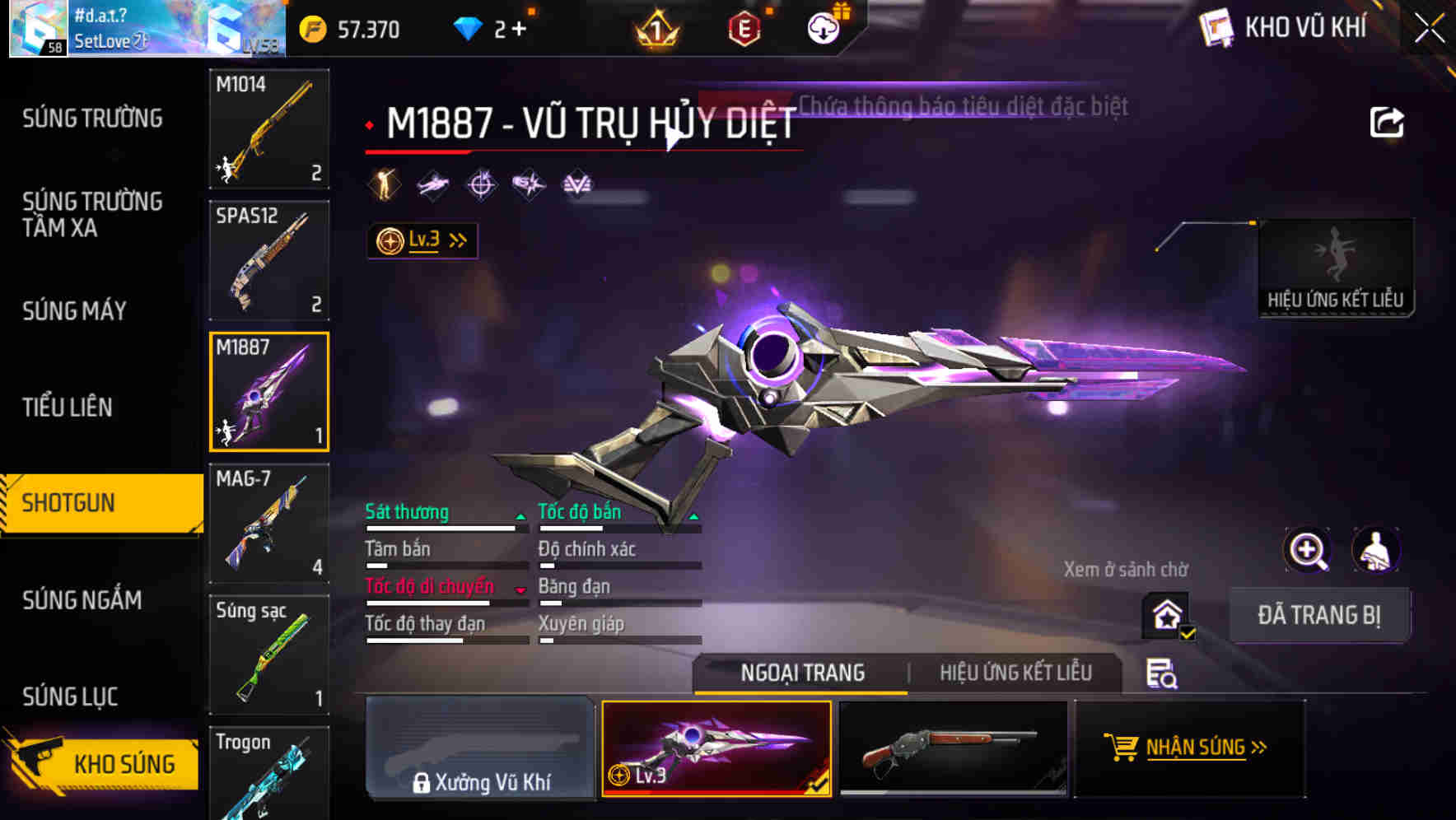
Task: Click the red E badge icon
Action: [x=744, y=27]
